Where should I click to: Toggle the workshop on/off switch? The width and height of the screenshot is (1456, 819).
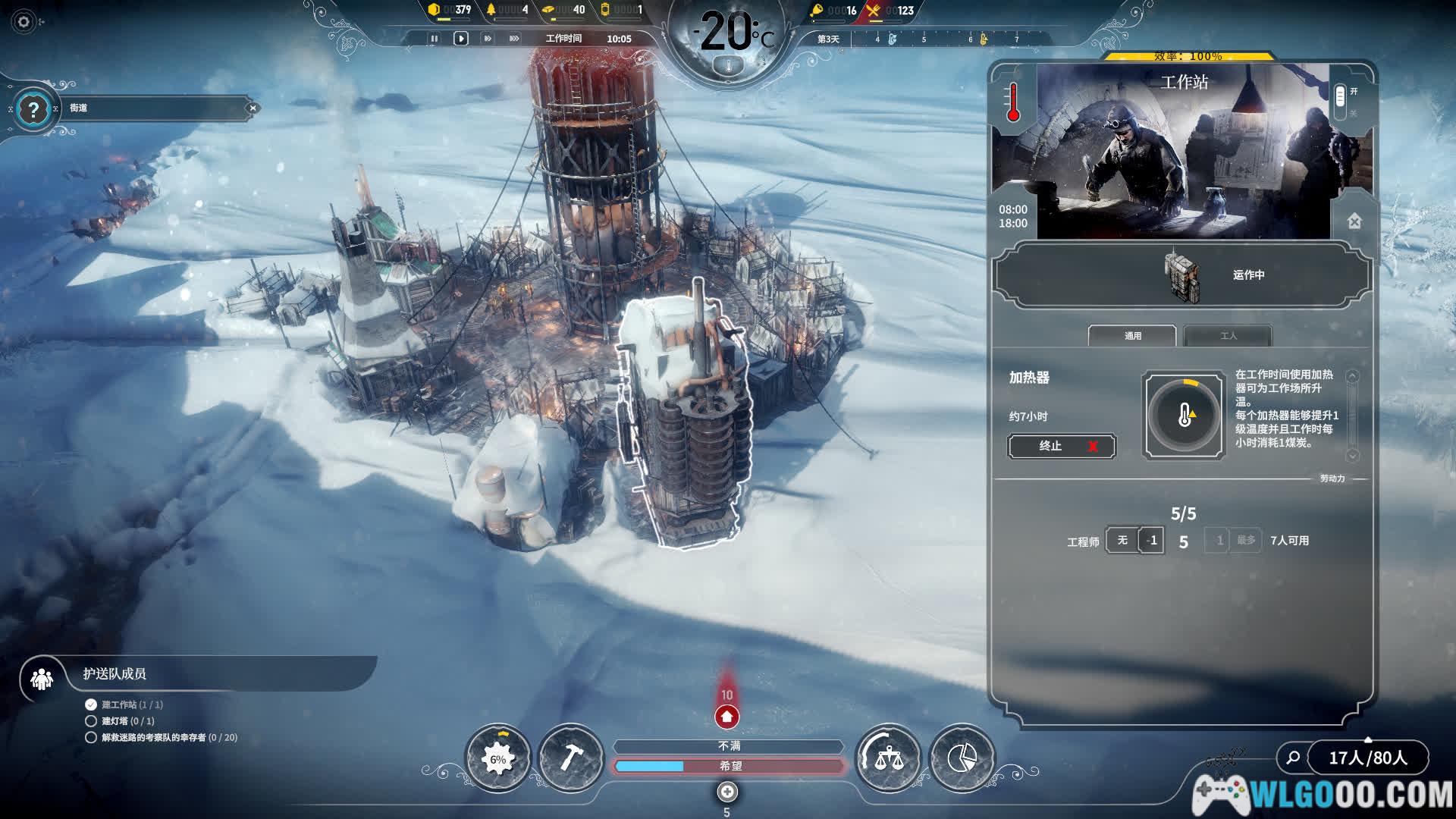(1340, 97)
